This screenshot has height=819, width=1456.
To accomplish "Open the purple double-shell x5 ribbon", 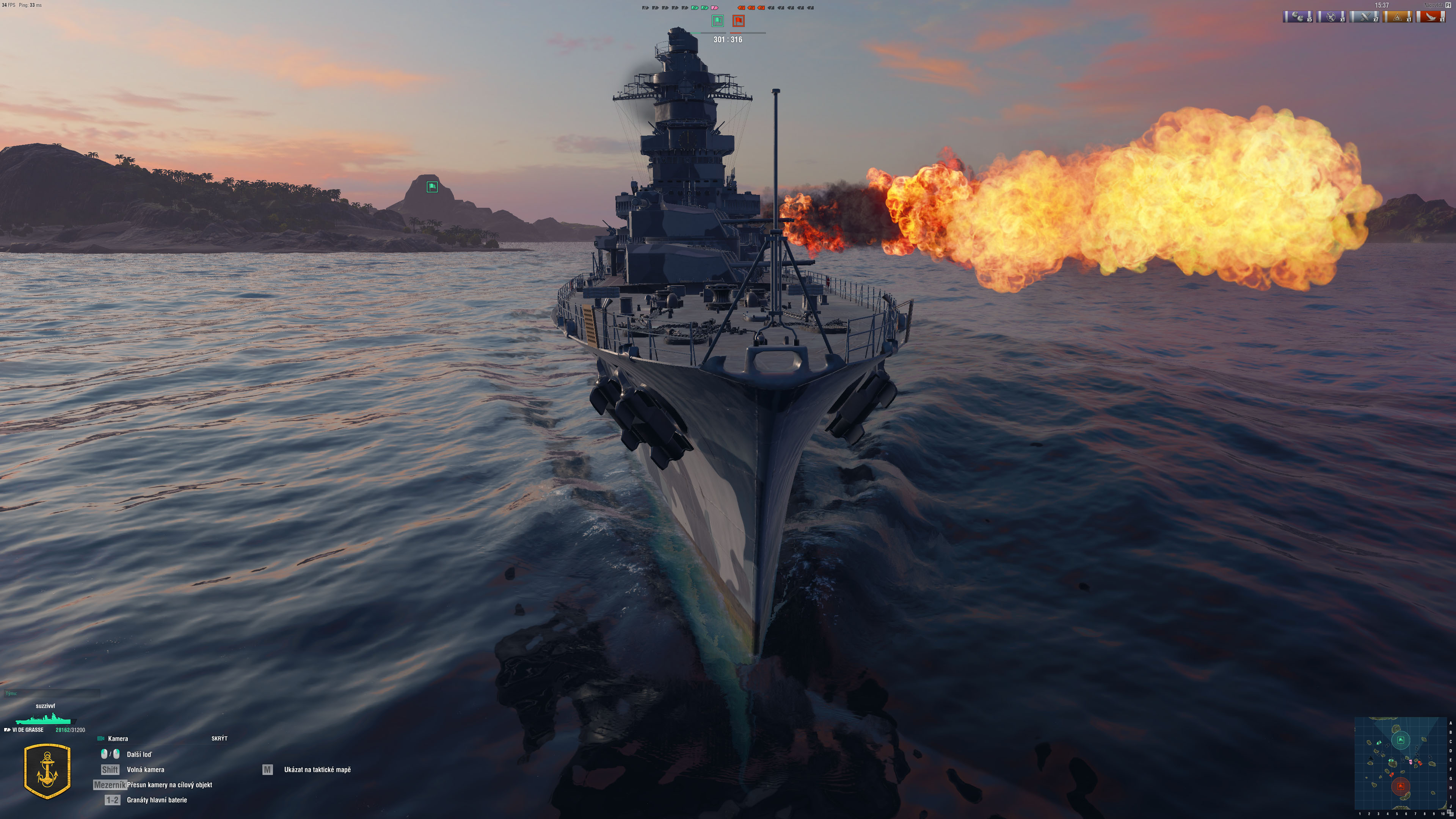I will [1299, 17].
